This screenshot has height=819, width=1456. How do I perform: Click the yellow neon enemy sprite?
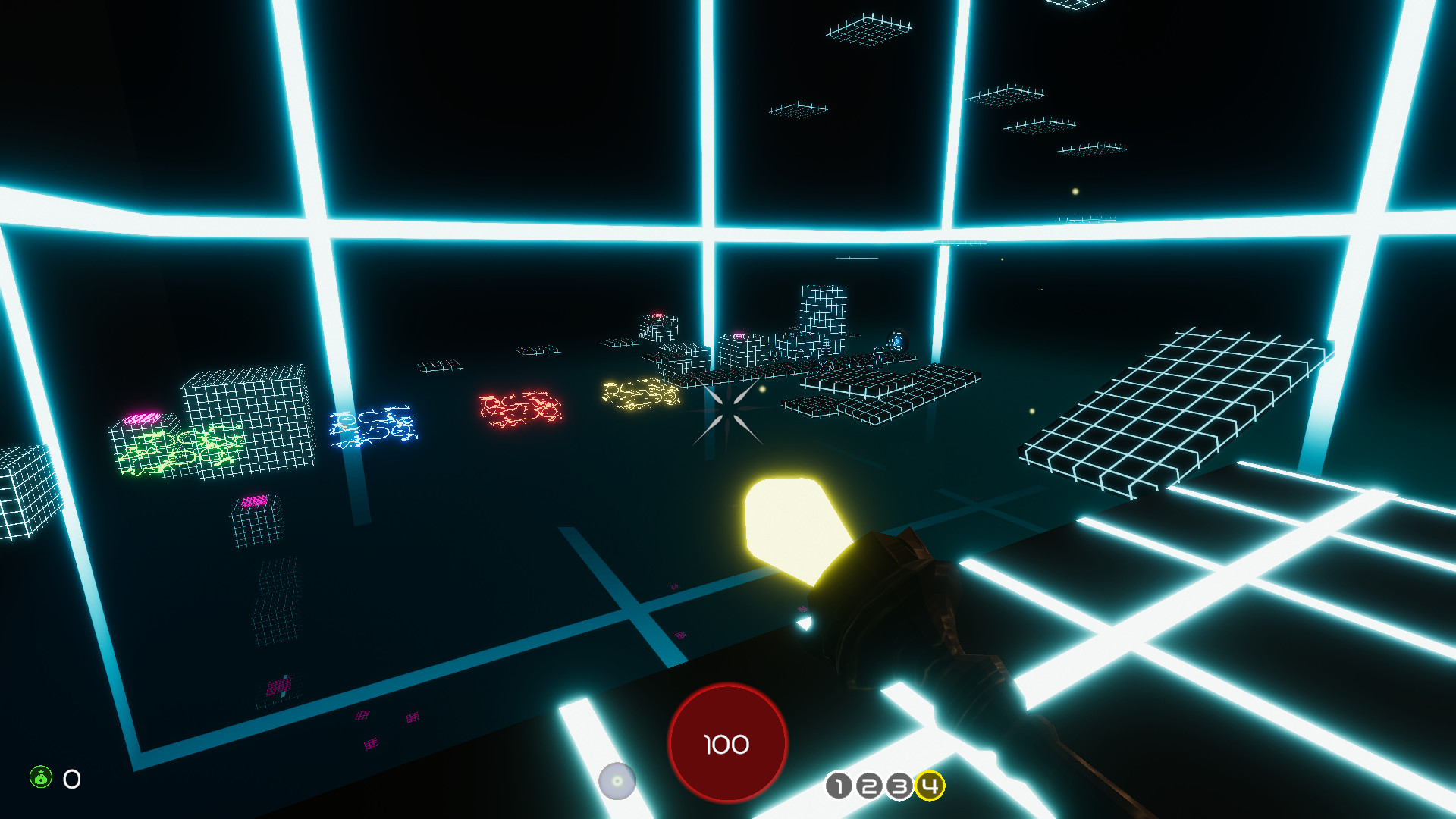(641, 394)
